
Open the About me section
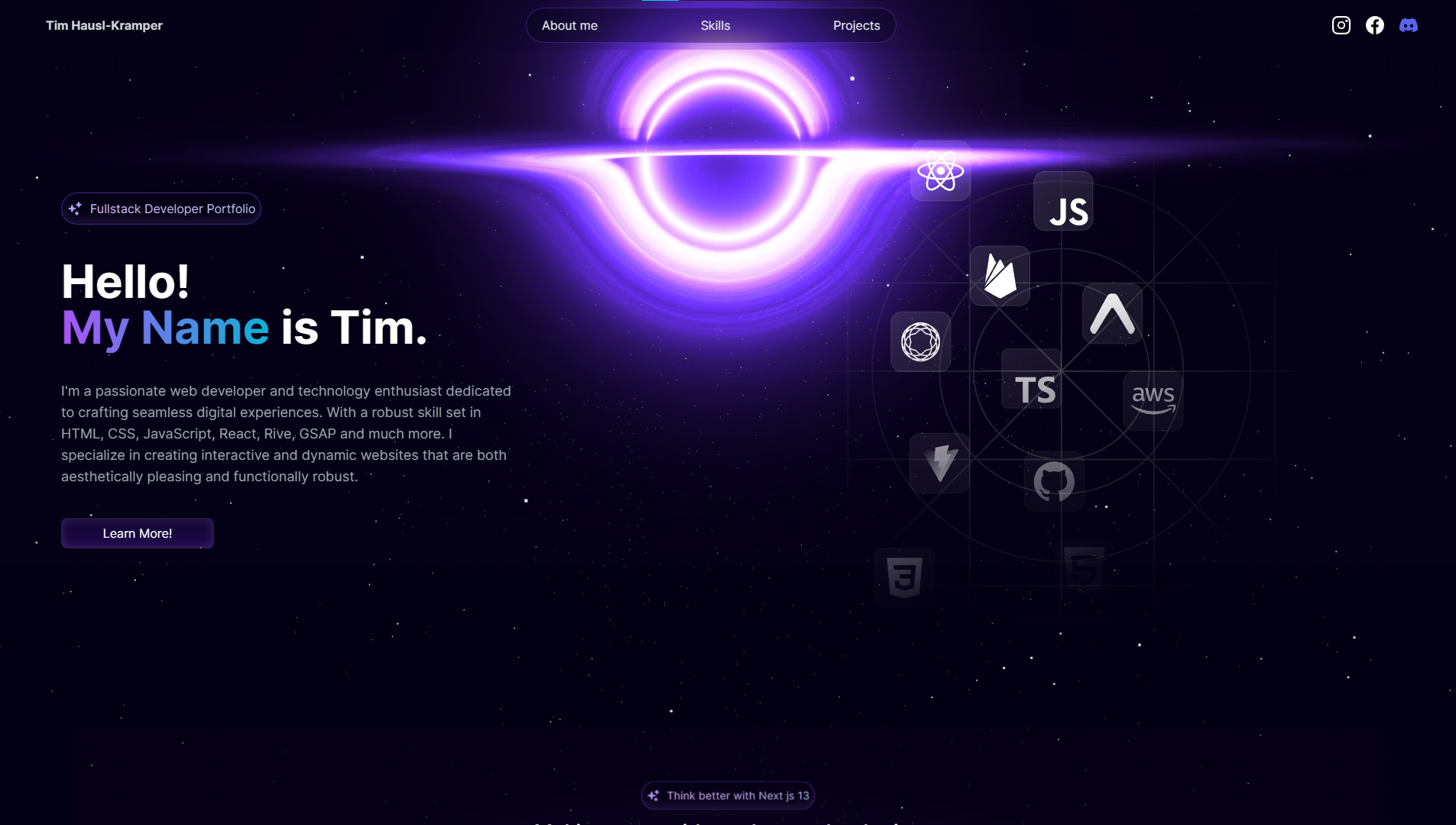click(569, 25)
